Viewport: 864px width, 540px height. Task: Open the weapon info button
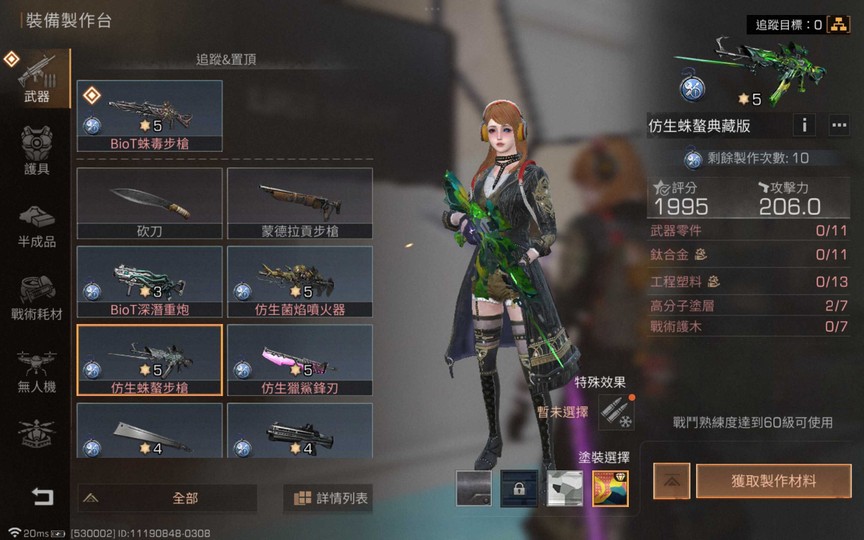(x=805, y=125)
